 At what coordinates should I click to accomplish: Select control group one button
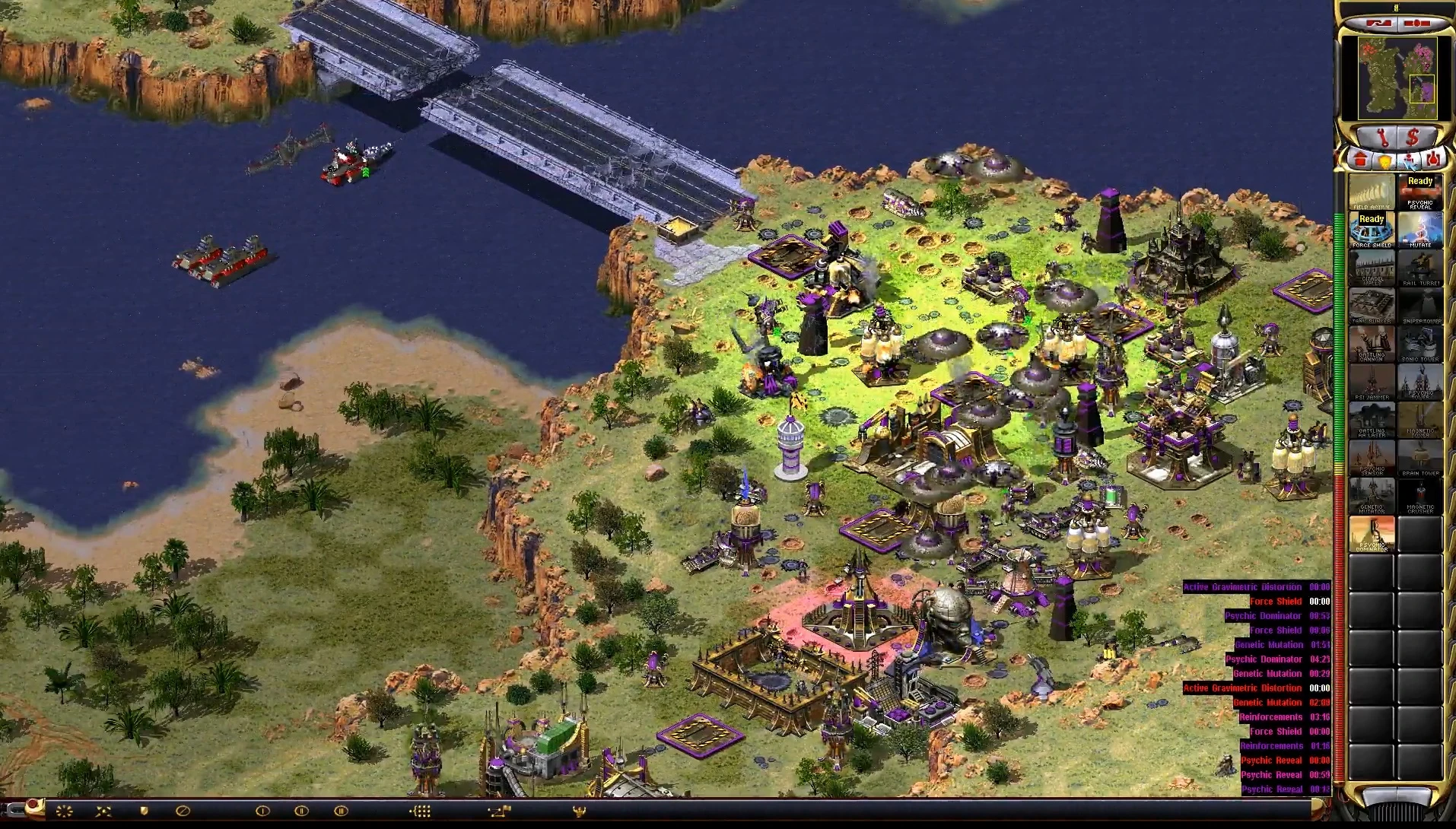(262, 811)
